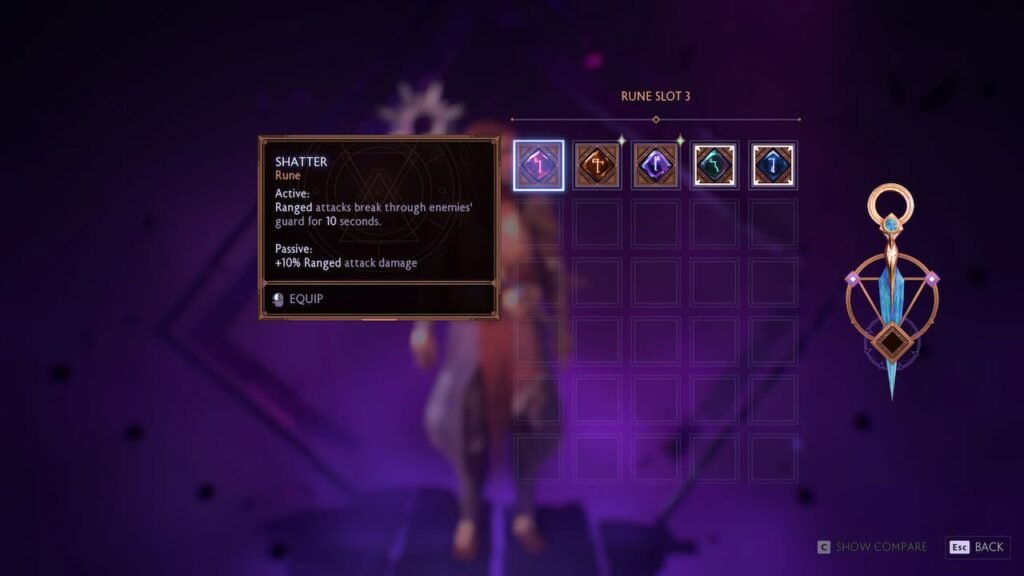Click the amulet's empty diamond rune socket

[889, 343]
